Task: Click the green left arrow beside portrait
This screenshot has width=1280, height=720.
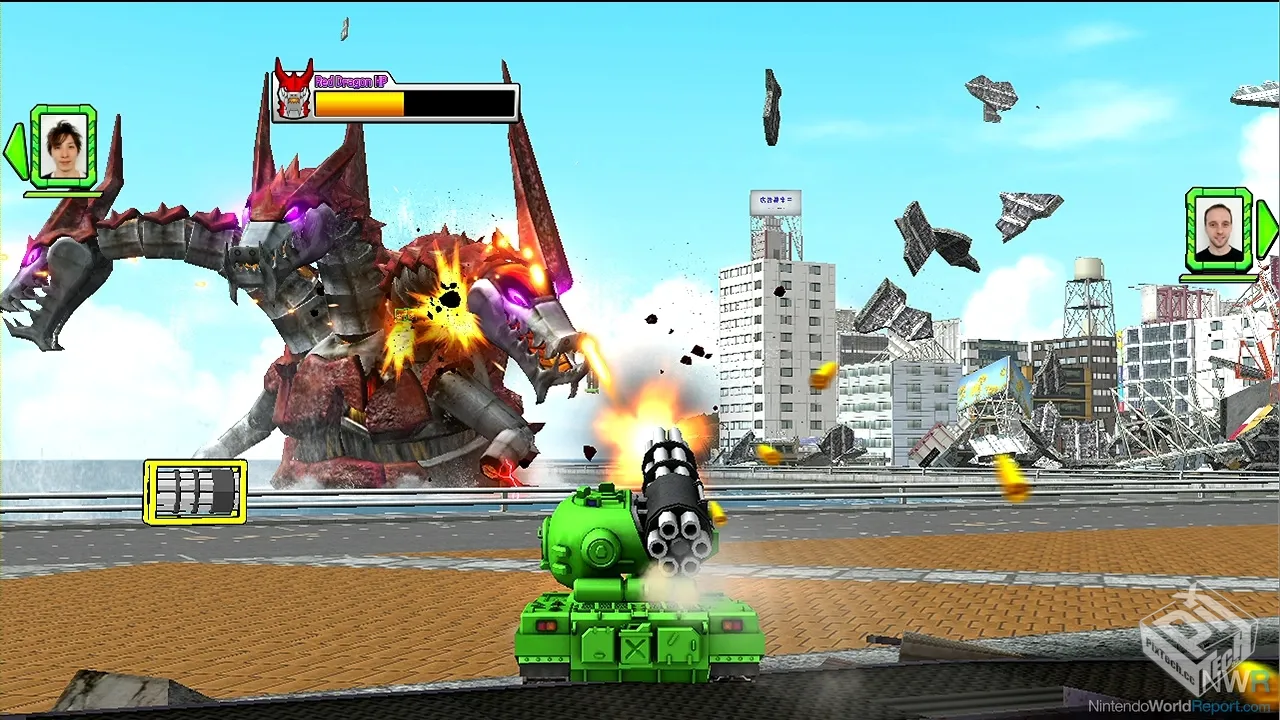Action: tap(16, 150)
